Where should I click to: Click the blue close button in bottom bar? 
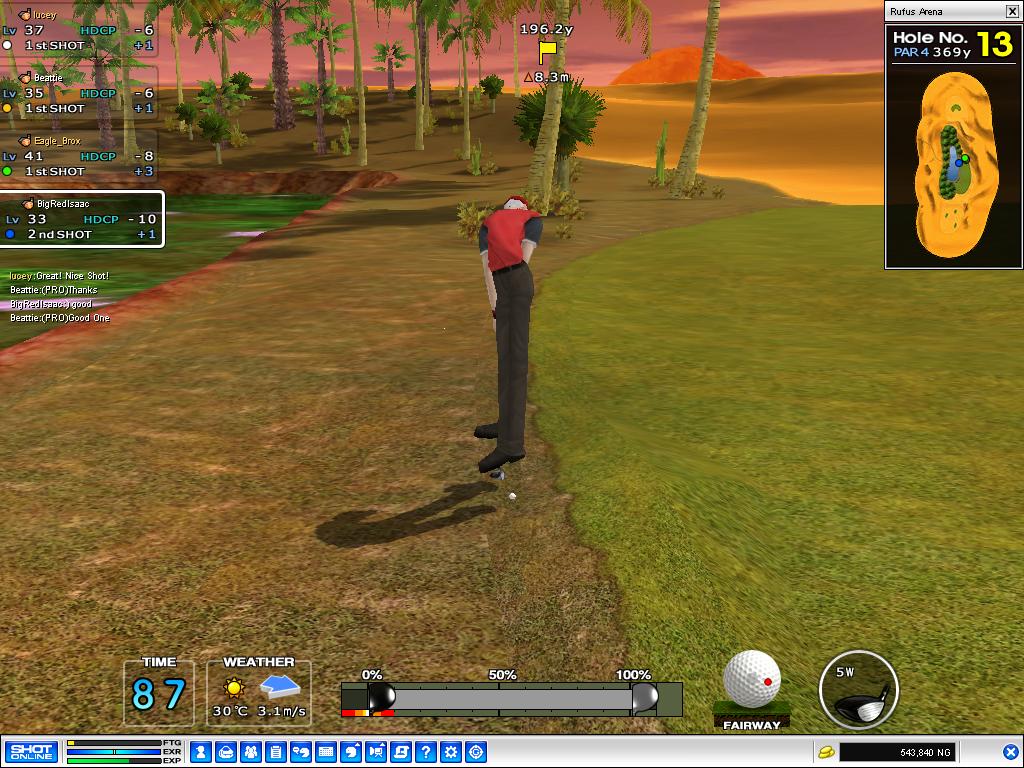click(1010, 752)
